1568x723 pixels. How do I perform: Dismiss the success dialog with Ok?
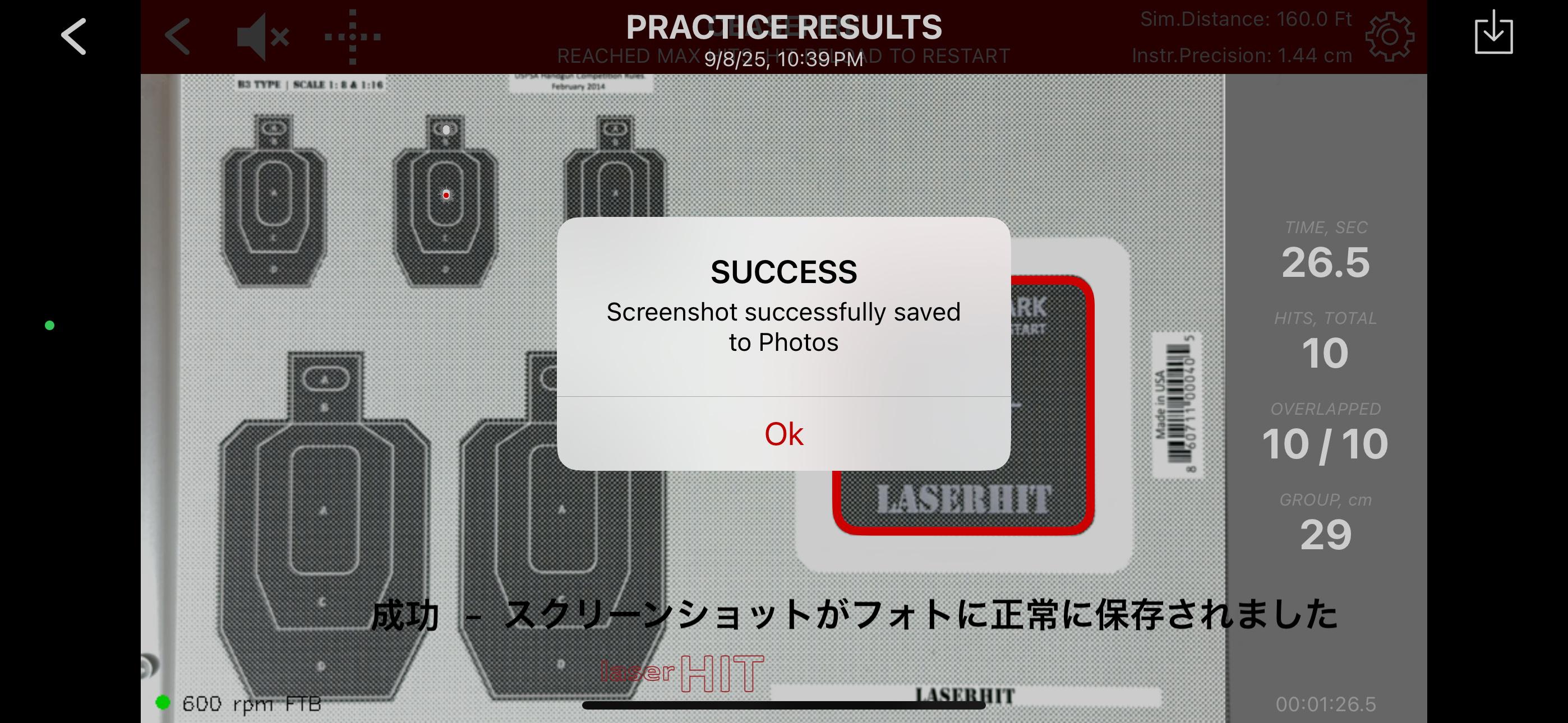point(783,434)
